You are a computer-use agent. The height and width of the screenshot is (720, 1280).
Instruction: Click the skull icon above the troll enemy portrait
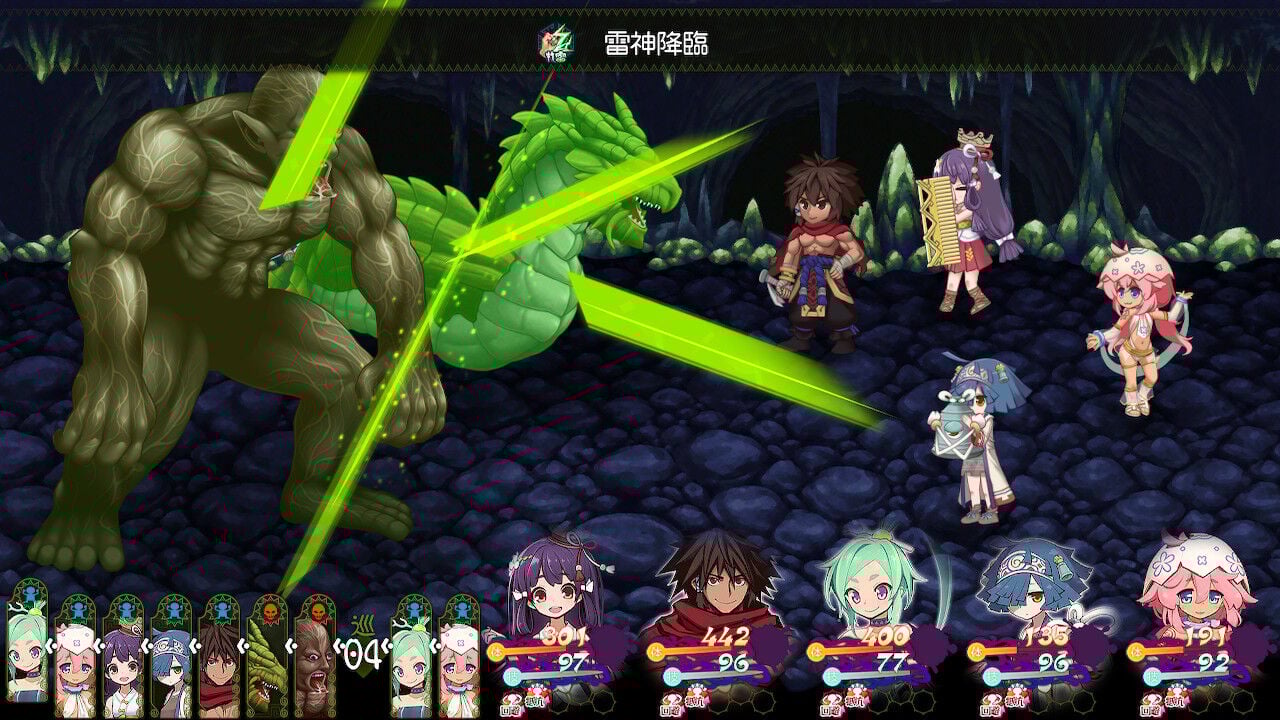[x=318, y=611]
